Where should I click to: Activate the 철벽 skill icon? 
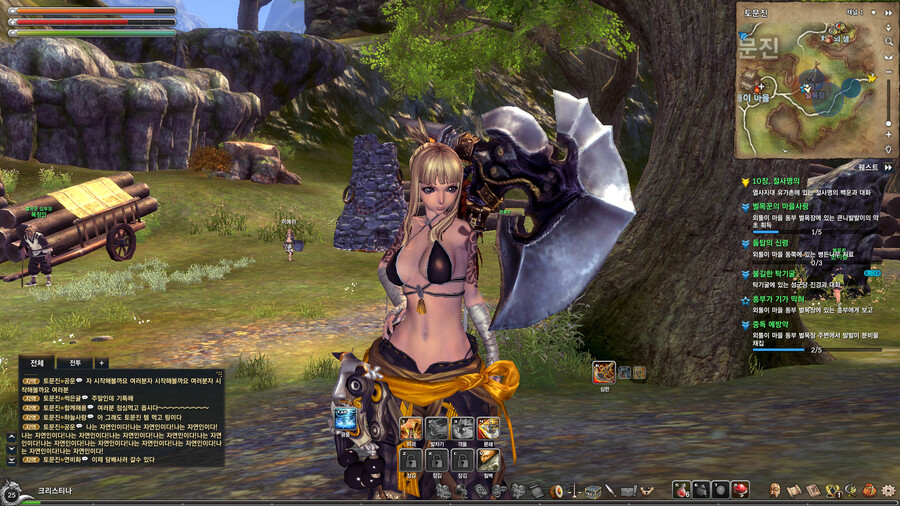pos(489,459)
